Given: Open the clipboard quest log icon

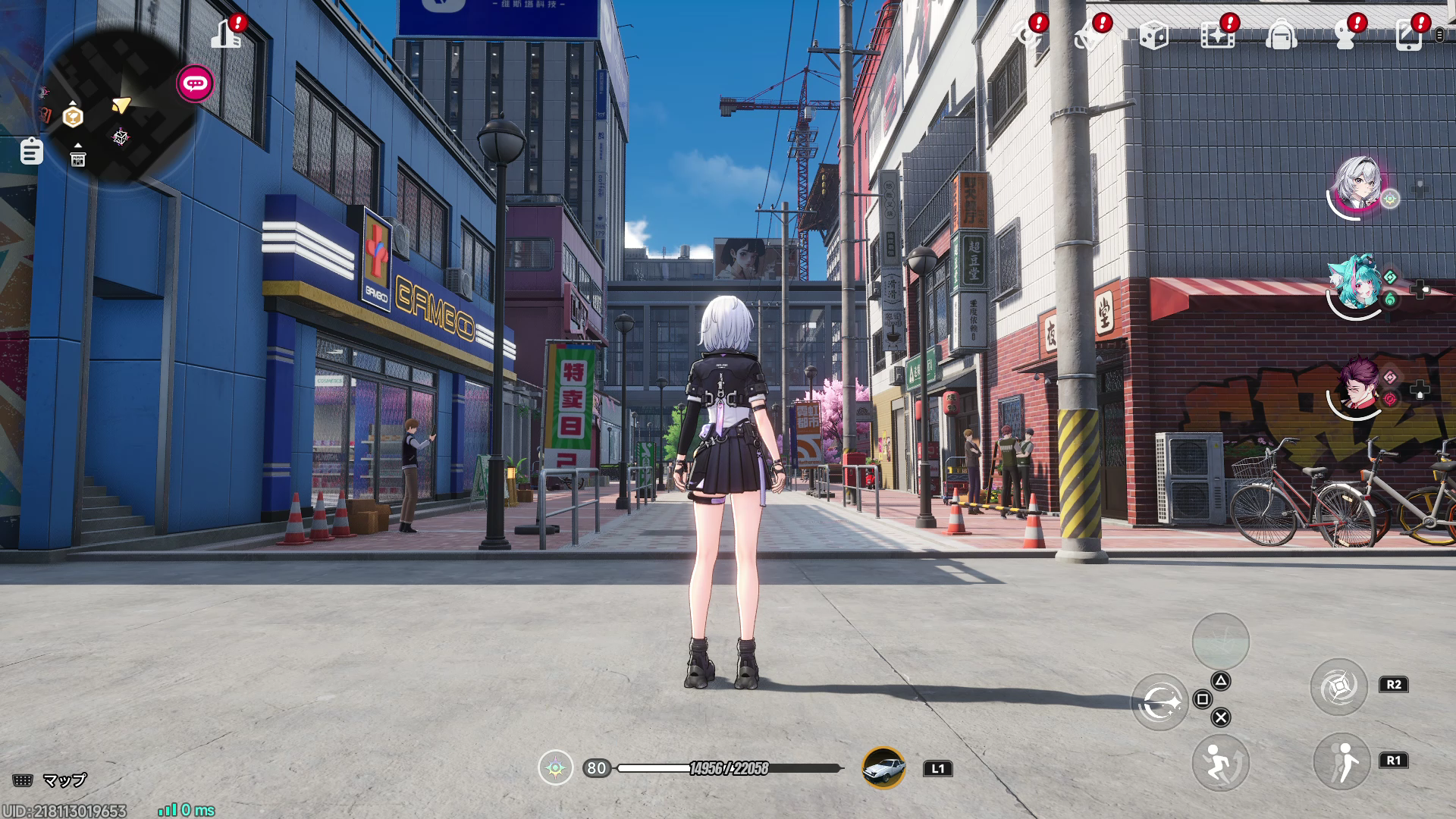Looking at the screenshot, I should pos(31,151).
